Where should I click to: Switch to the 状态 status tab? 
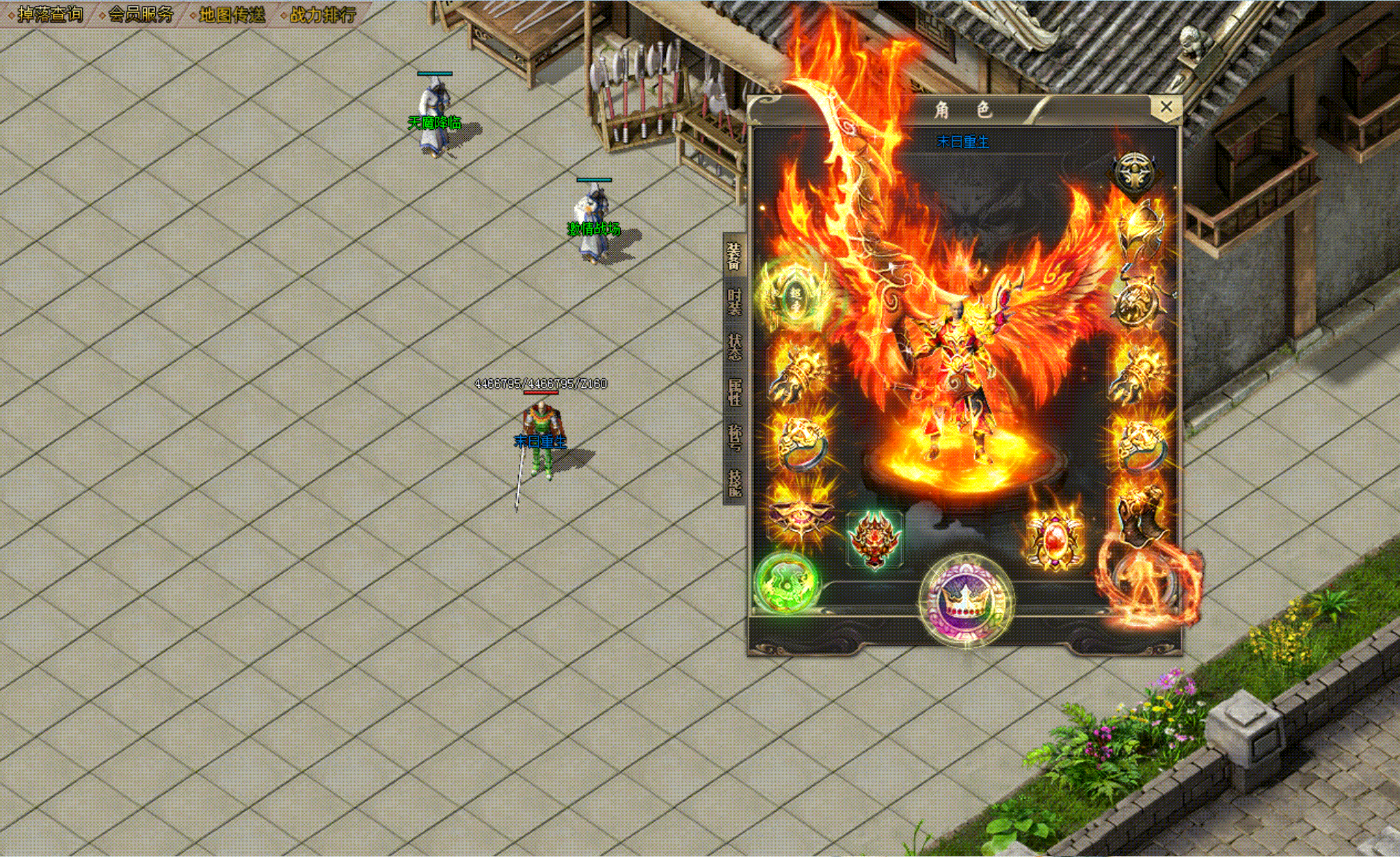click(x=734, y=347)
